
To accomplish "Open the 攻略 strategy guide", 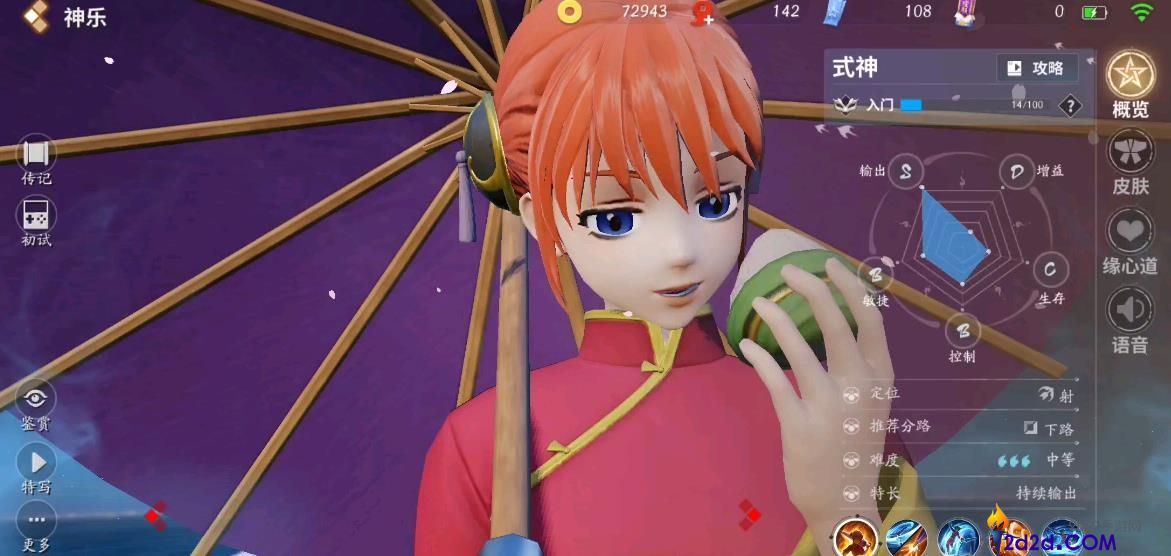I will pyautogui.click(x=1037, y=68).
